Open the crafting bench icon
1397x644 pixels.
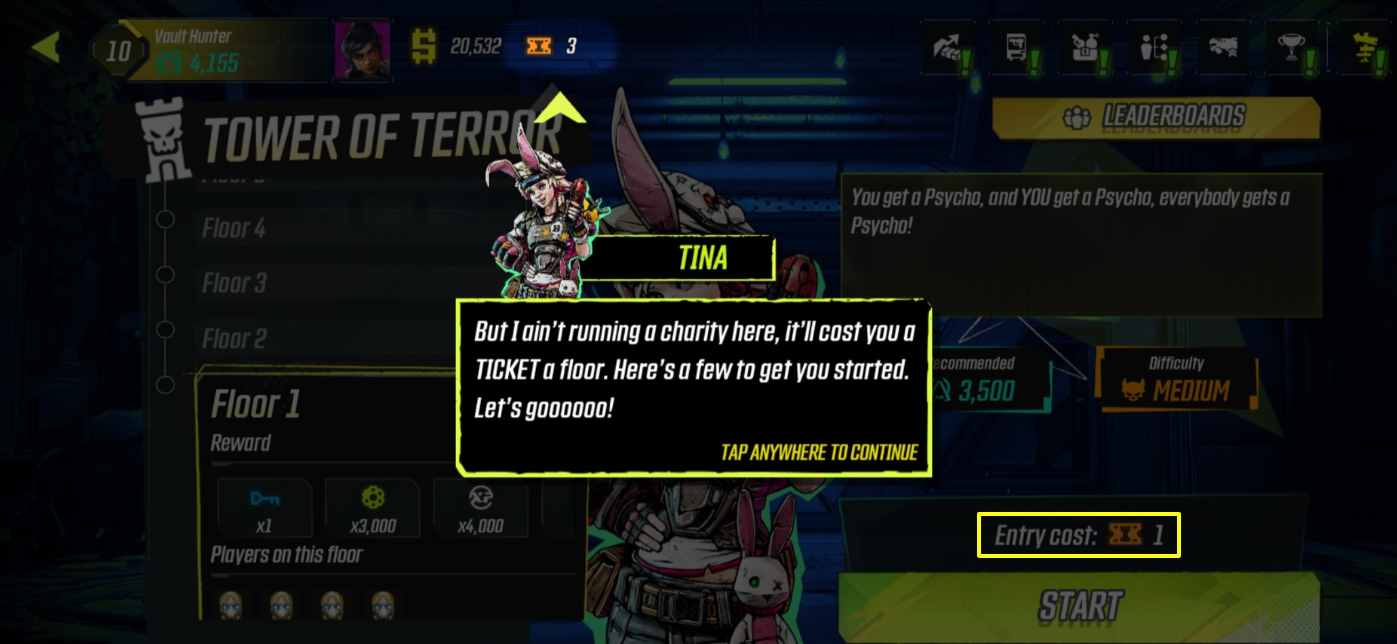(1086, 48)
